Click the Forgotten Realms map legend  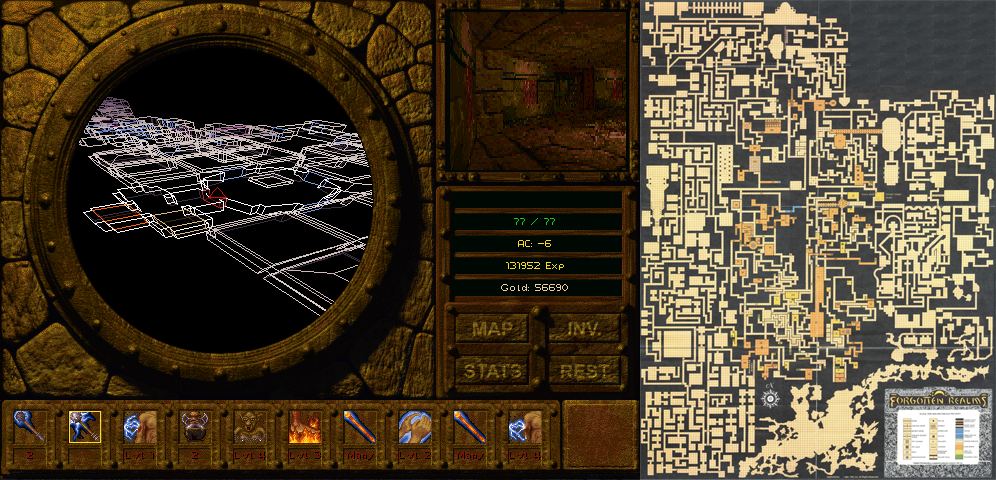[936, 428]
